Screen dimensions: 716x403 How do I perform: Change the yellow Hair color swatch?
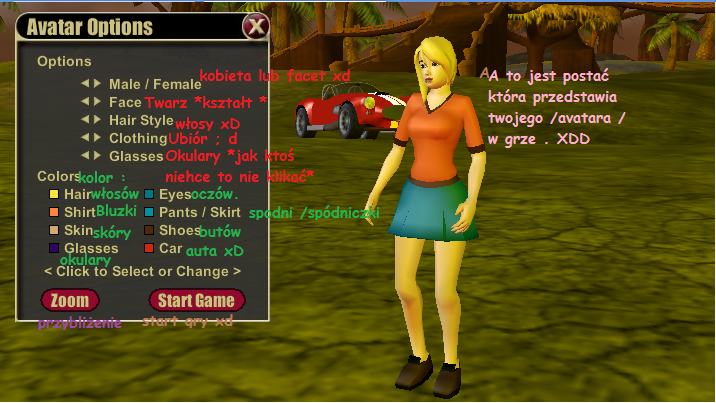click(53, 194)
